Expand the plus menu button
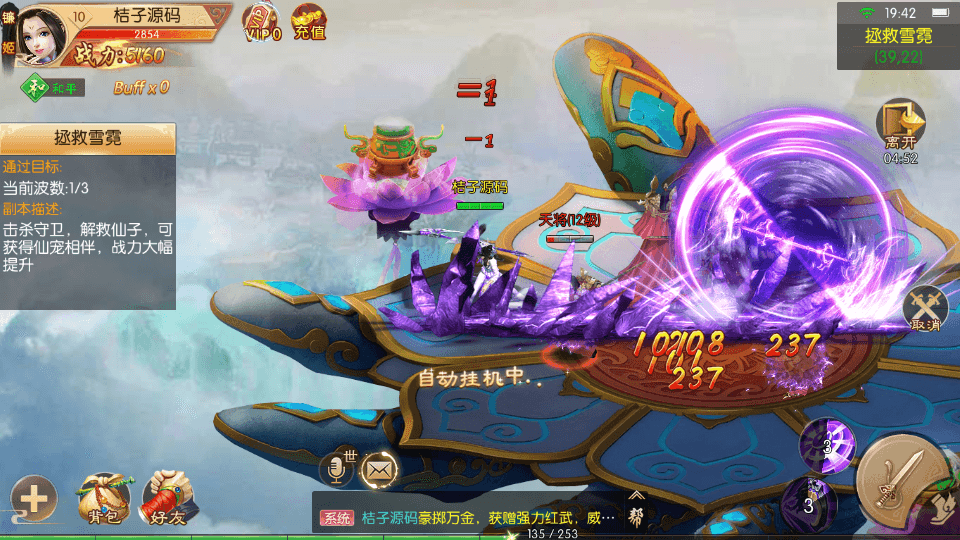 (34, 497)
